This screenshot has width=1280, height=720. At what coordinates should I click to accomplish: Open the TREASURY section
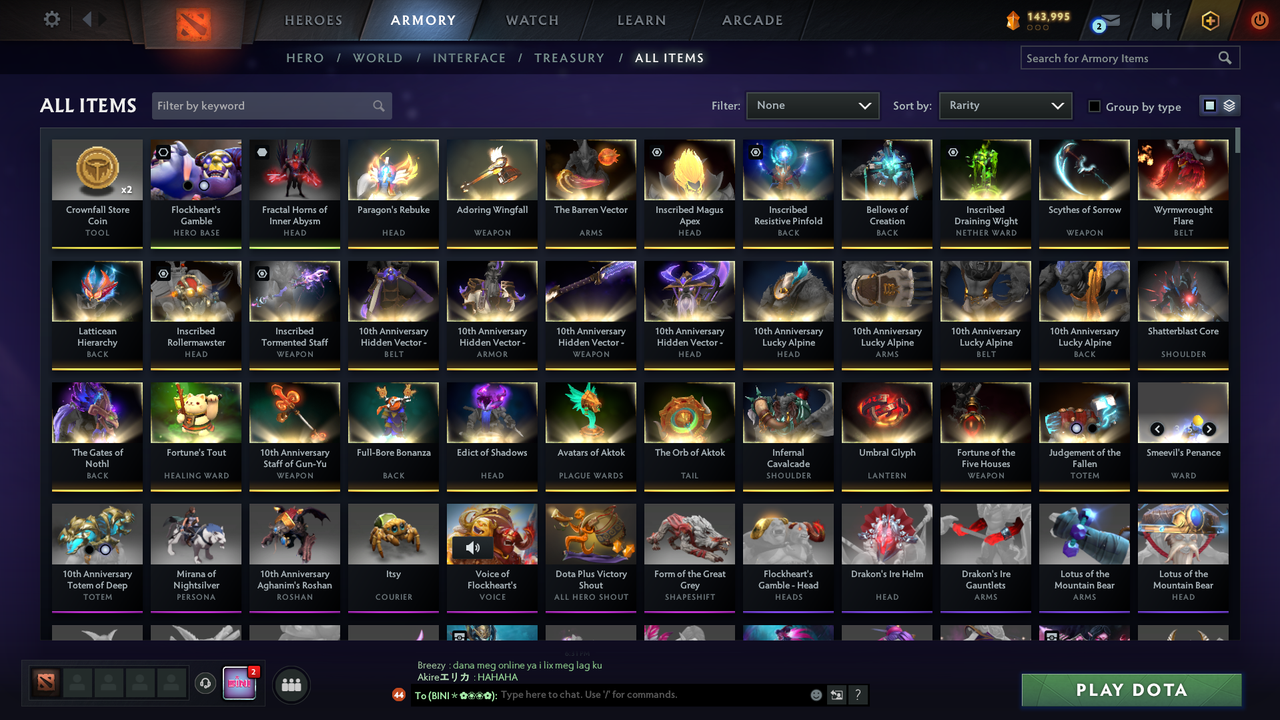[569, 58]
